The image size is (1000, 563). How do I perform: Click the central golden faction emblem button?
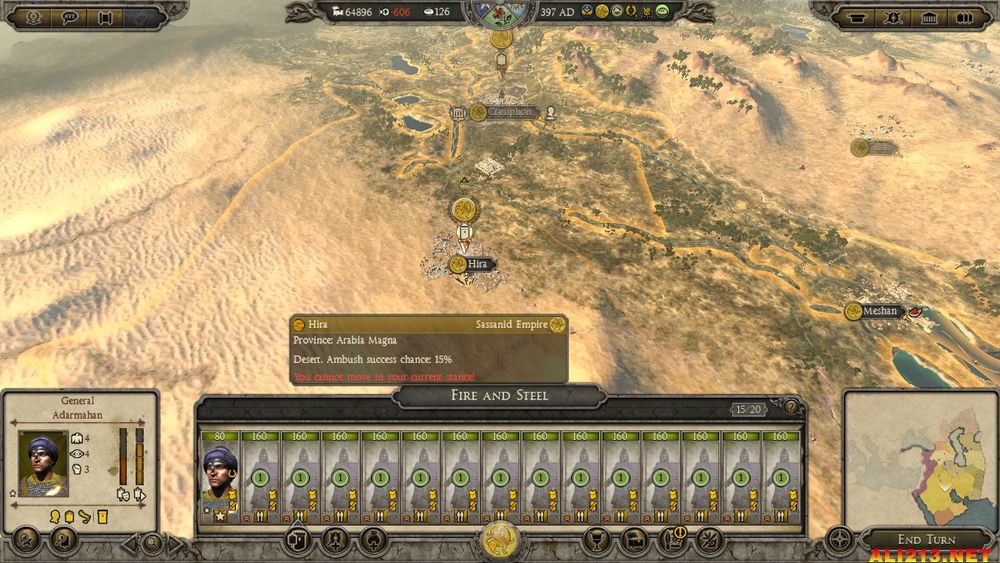tap(500, 541)
